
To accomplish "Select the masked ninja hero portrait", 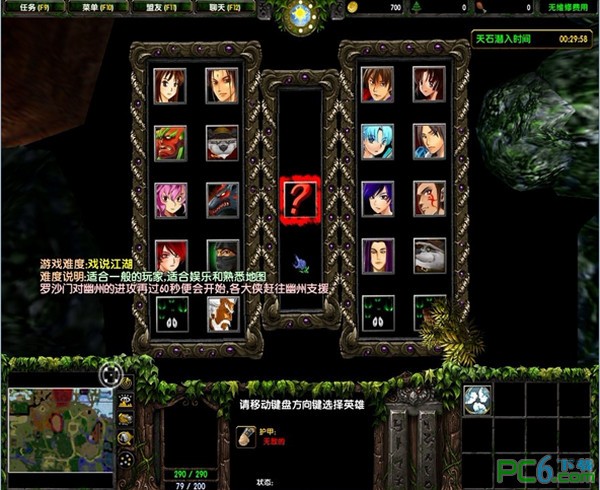I will tap(222, 255).
